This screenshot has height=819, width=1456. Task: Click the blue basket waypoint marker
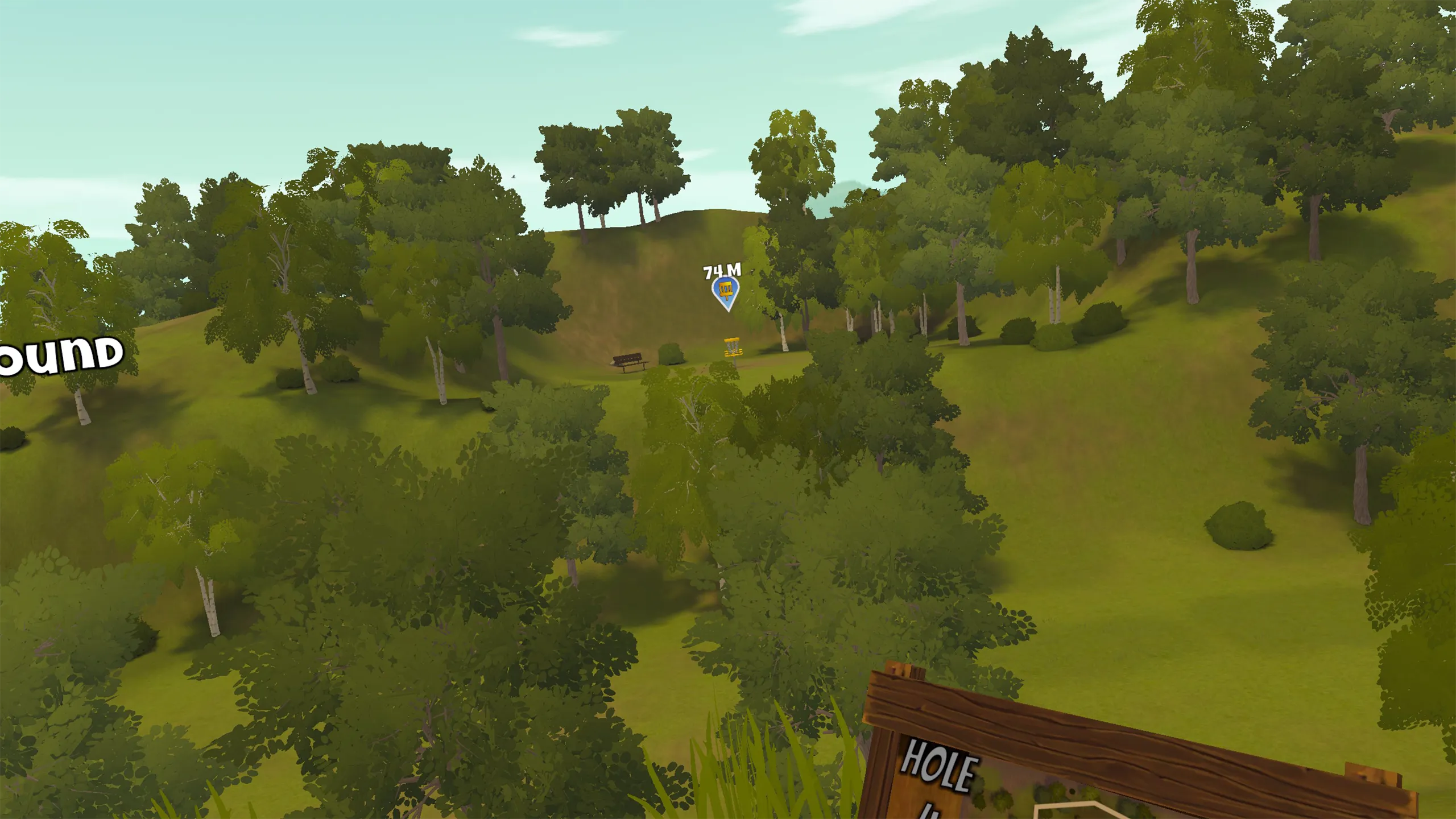point(726,292)
